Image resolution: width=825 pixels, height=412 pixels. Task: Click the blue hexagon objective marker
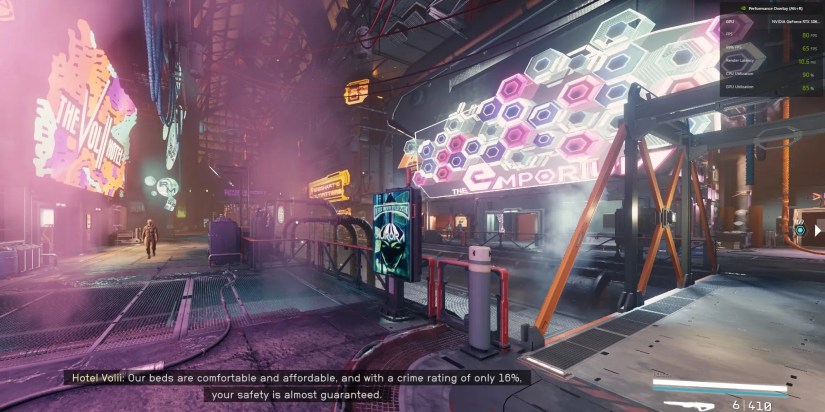[799, 230]
